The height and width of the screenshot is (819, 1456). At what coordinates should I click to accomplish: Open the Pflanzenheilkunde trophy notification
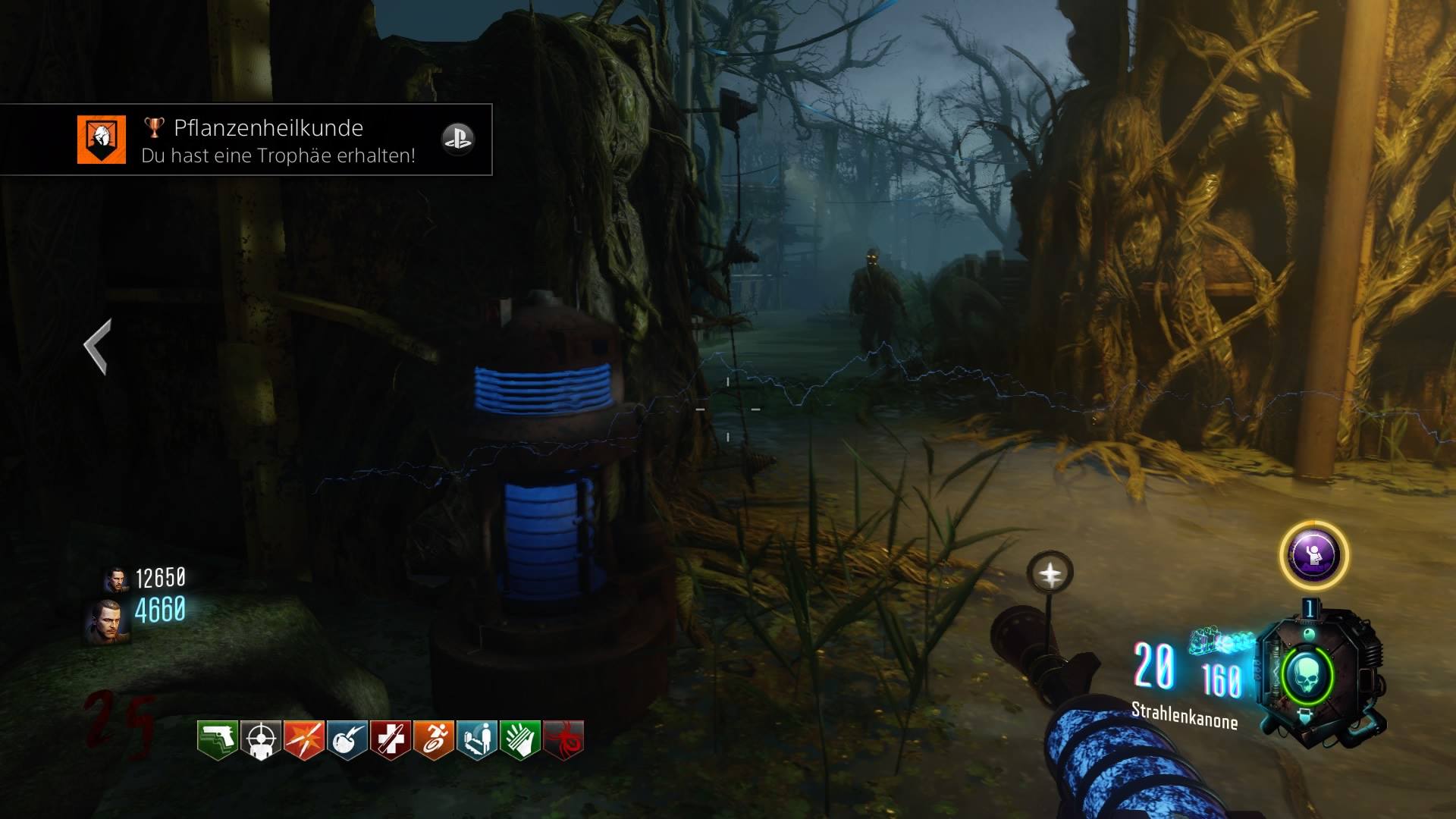click(268, 140)
